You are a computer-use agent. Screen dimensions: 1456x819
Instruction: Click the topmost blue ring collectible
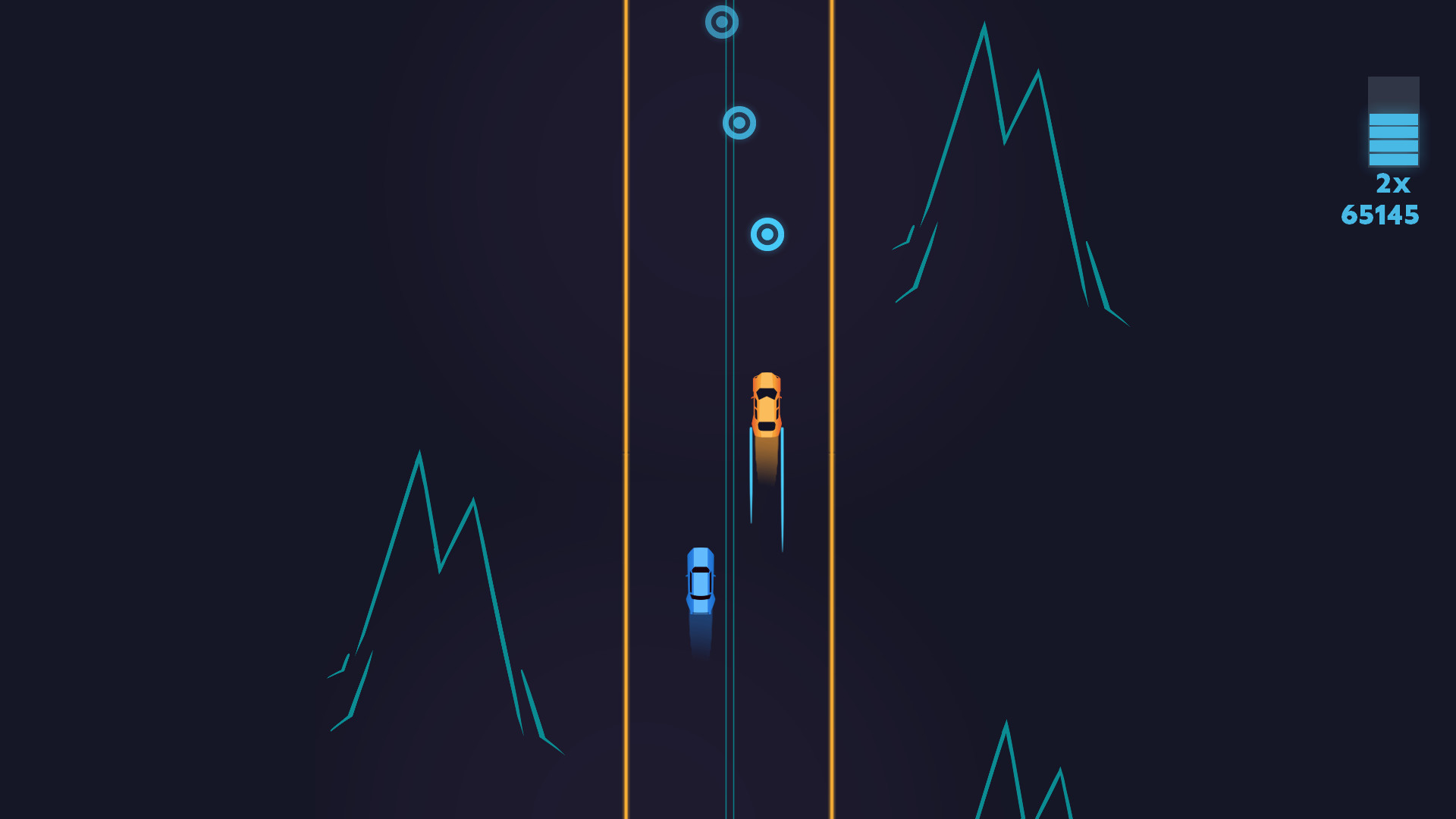pos(720,23)
